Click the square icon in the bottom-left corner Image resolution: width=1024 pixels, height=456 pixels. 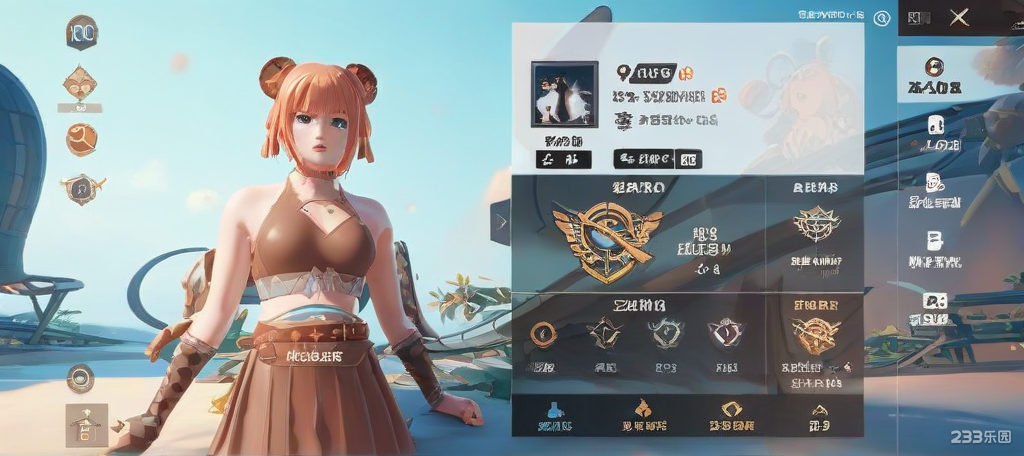(86, 423)
